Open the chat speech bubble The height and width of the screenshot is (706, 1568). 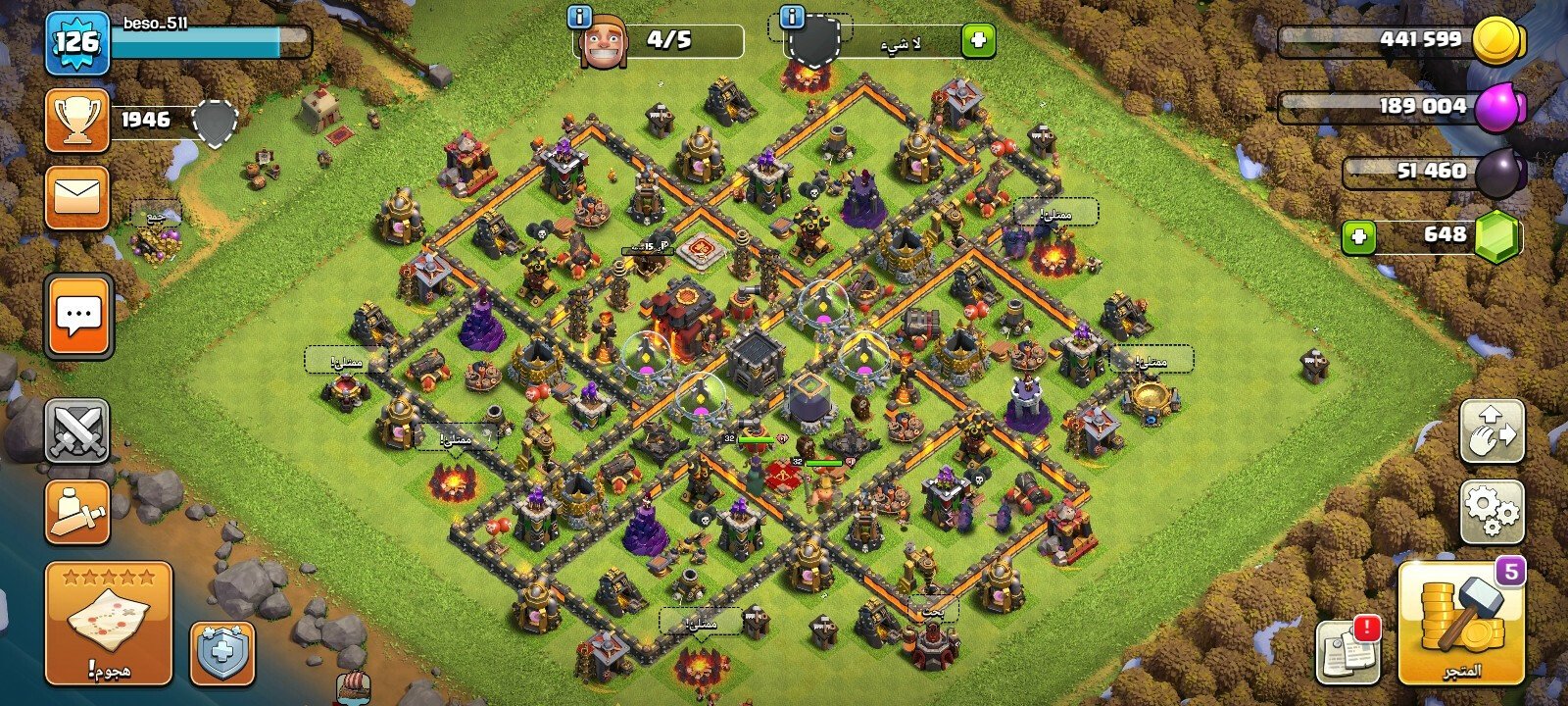78,316
